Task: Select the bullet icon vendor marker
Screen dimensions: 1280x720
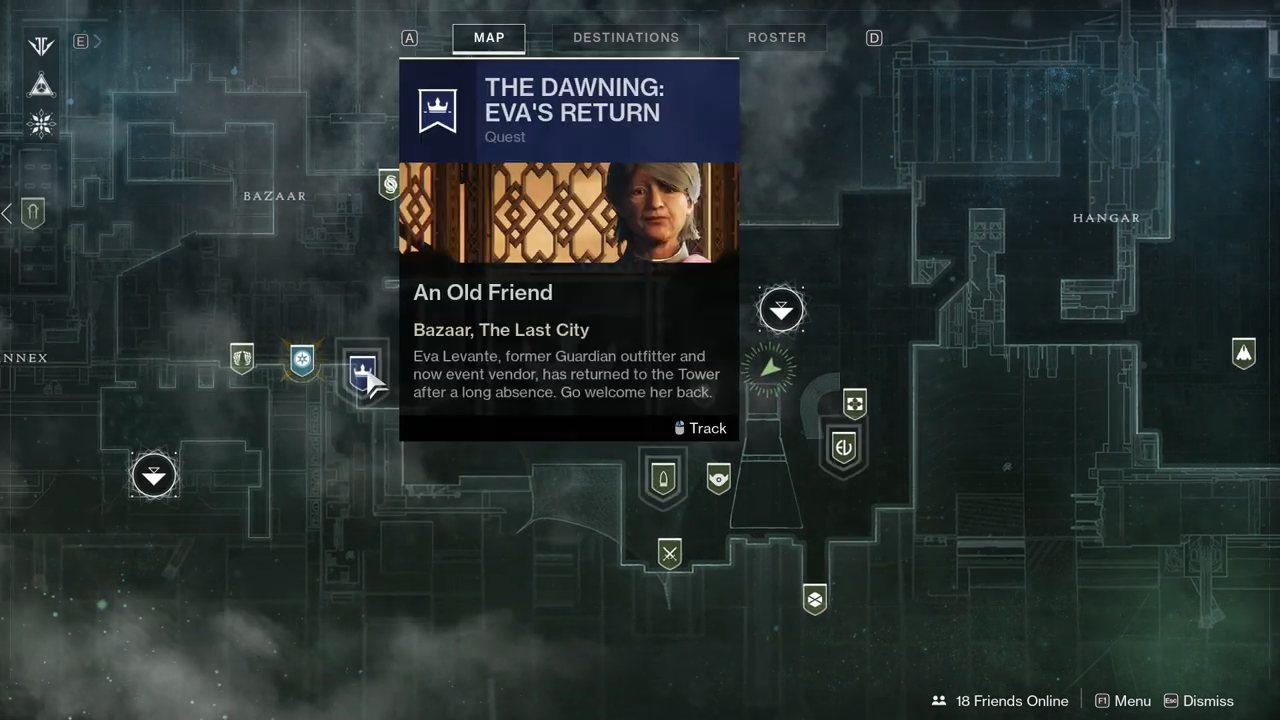Action: tap(662, 478)
